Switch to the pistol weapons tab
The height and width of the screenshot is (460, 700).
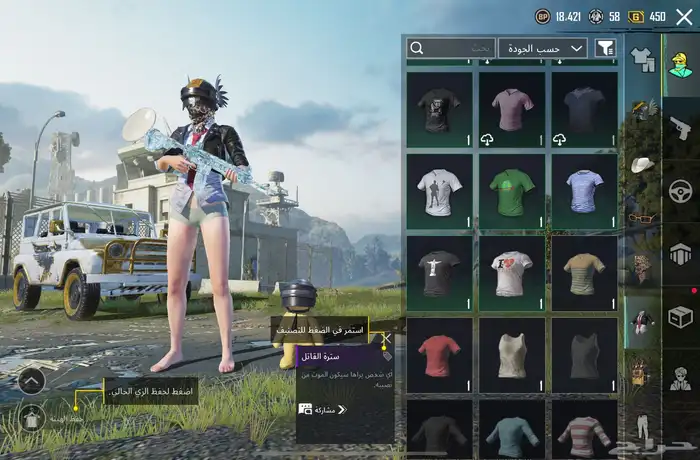click(681, 127)
